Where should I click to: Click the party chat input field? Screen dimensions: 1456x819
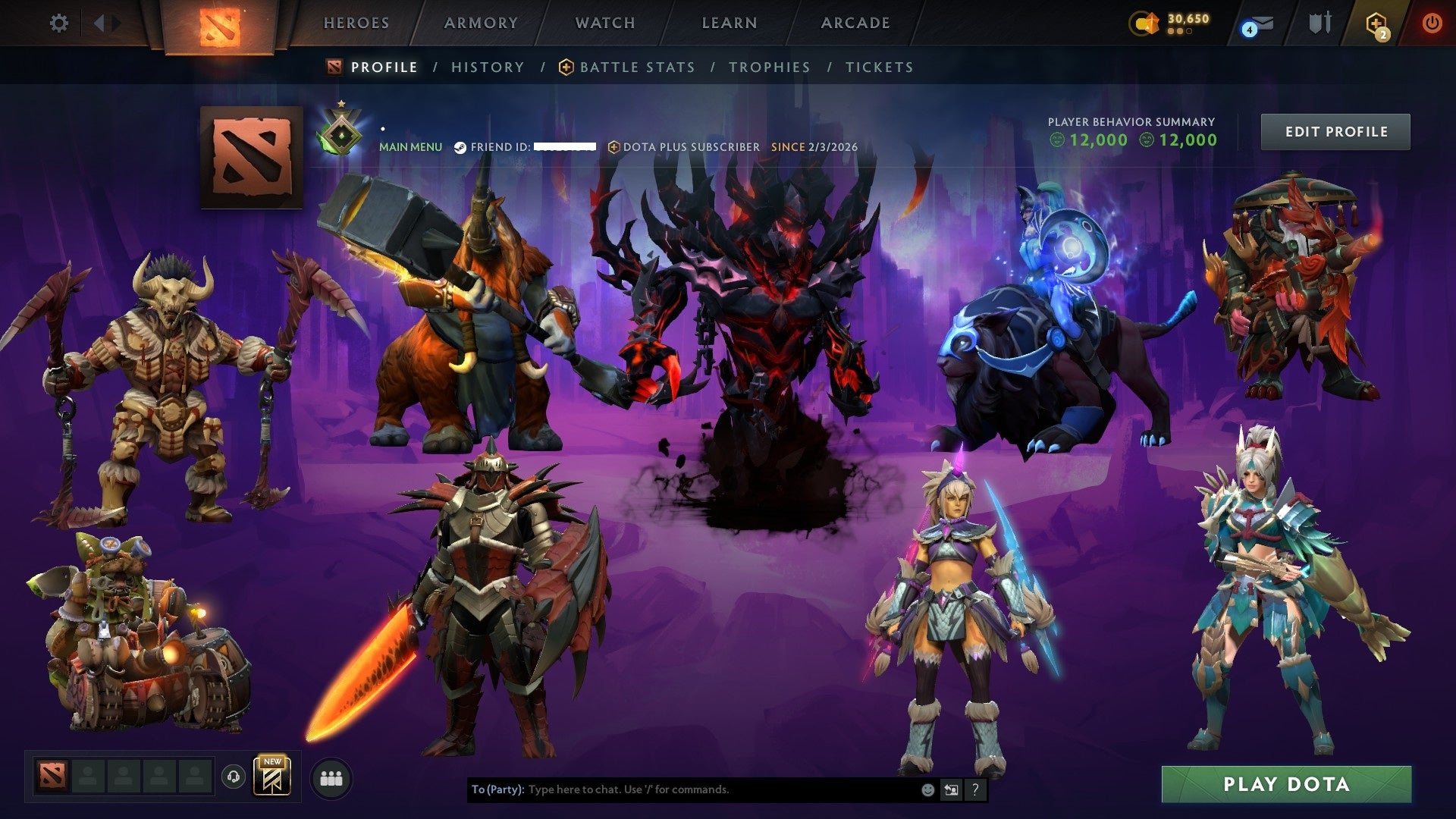(x=682, y=789)
